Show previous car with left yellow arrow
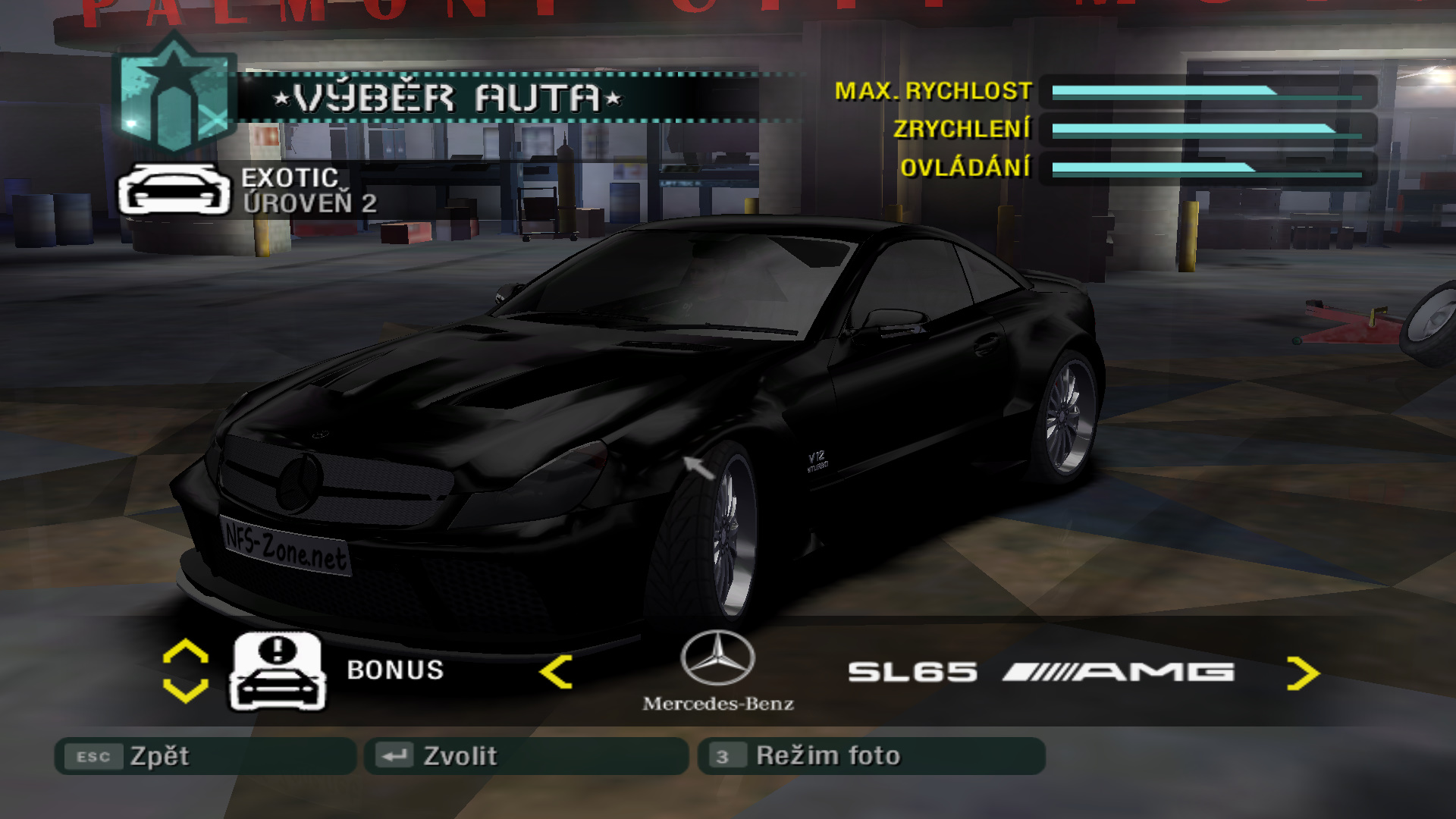Viewport: 1456px width, 819px height. click(x=556, y=672)
